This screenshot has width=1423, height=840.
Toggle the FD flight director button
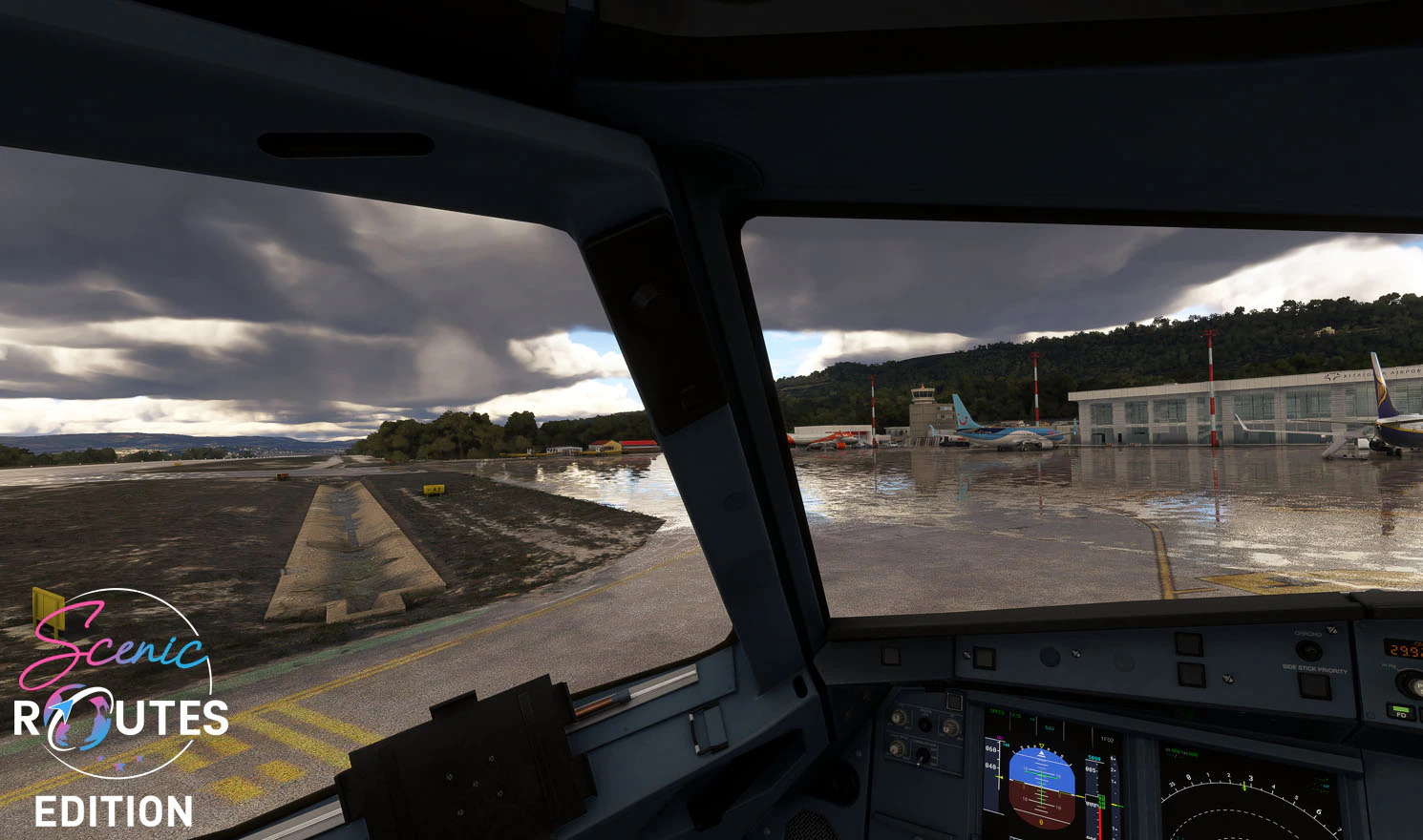(1400, 711)
